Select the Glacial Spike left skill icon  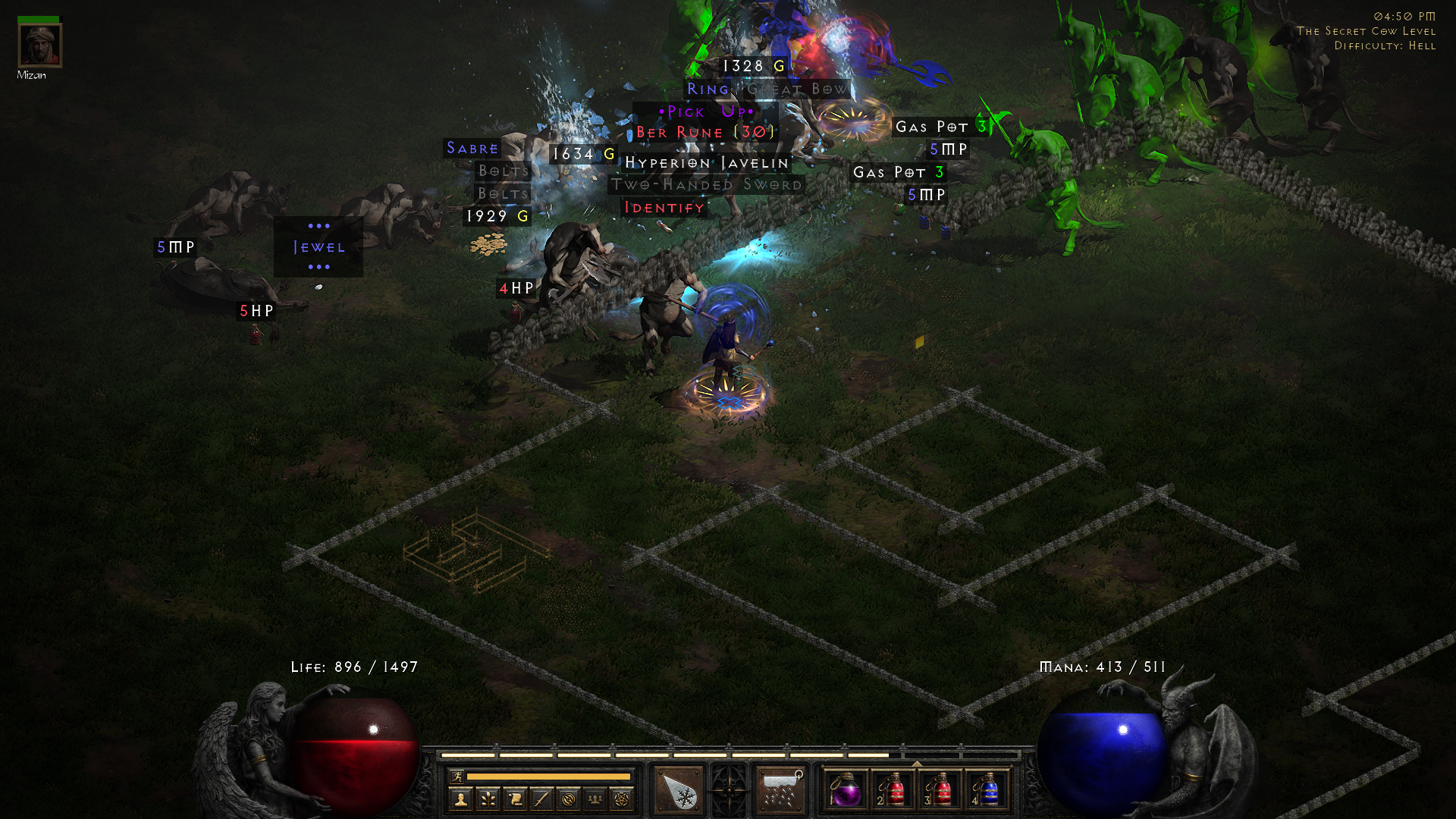point(676,789)
